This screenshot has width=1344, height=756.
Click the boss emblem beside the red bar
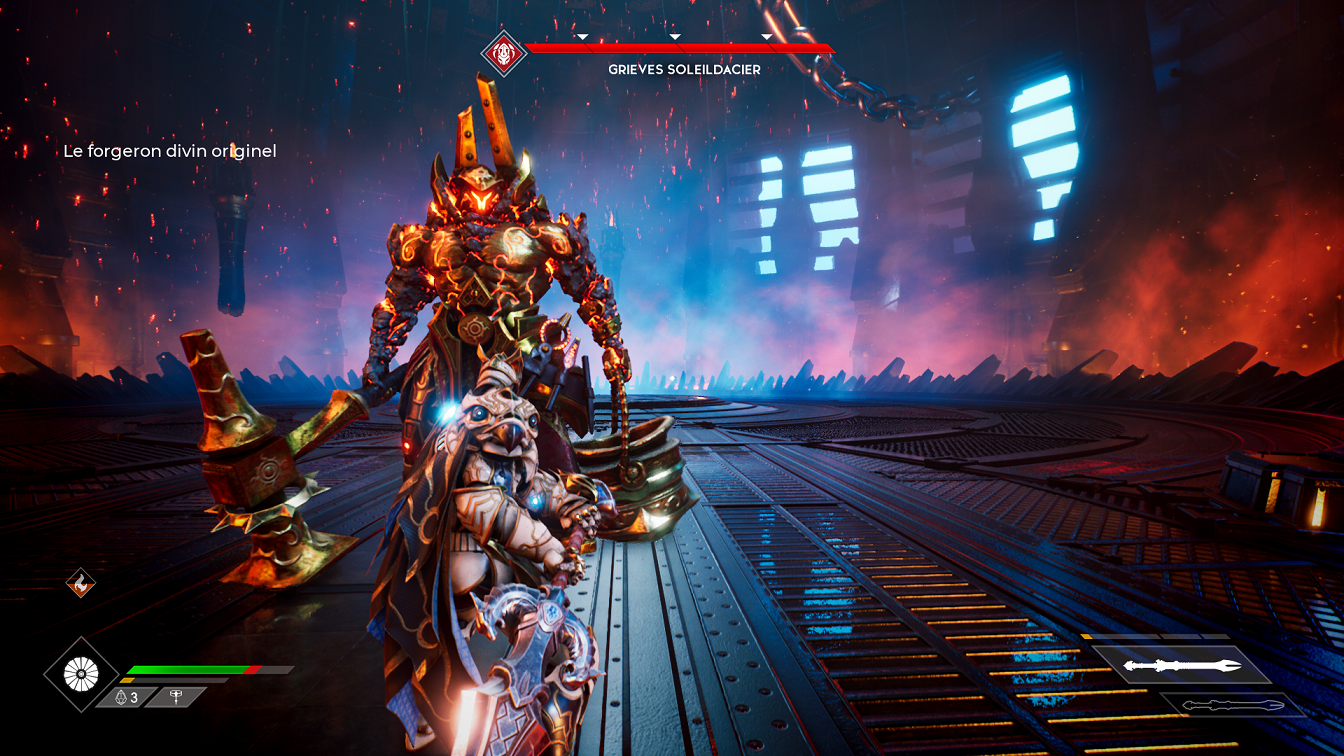point(504,53)
